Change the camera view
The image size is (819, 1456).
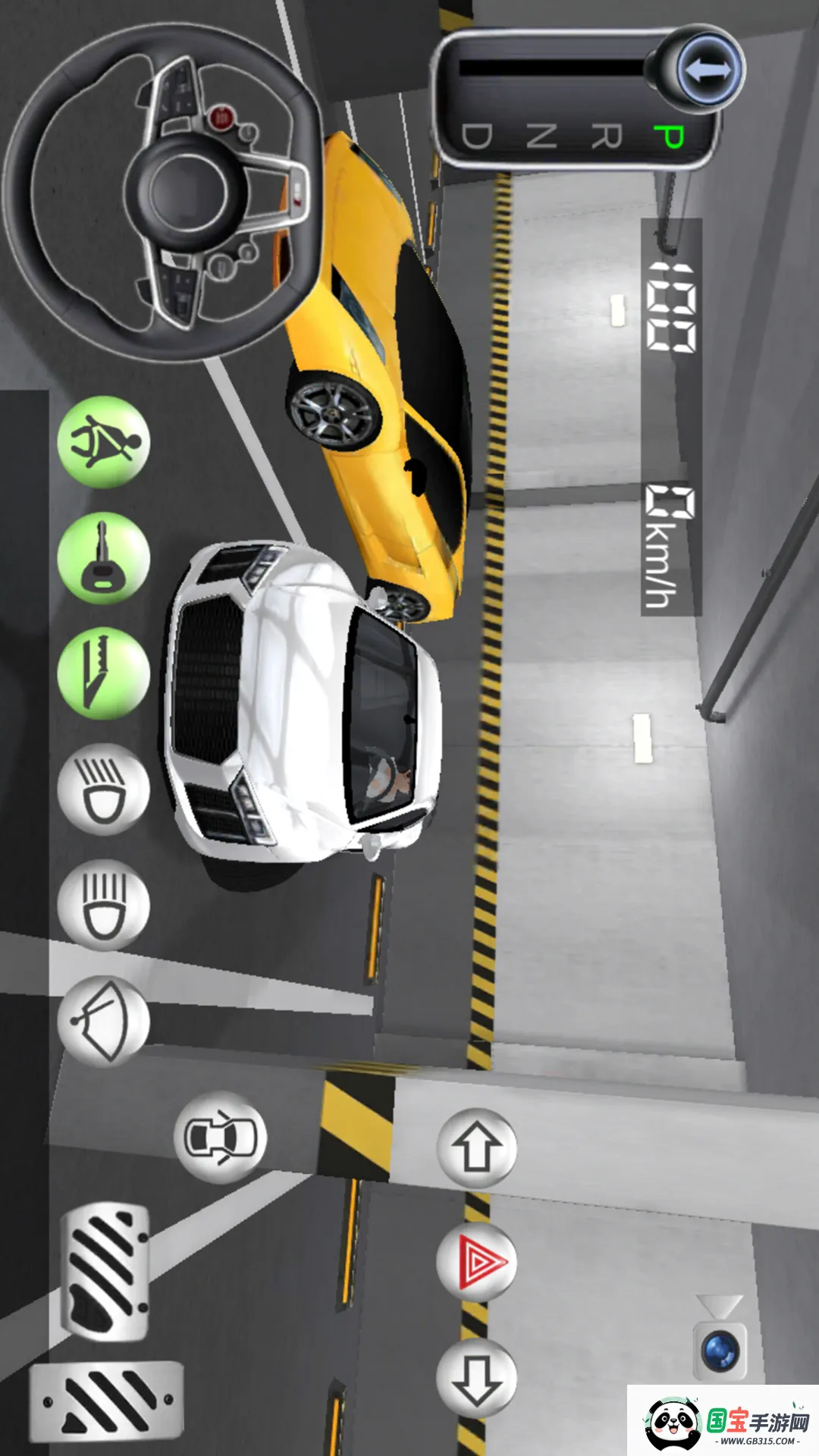click(x=720, y=1342)
